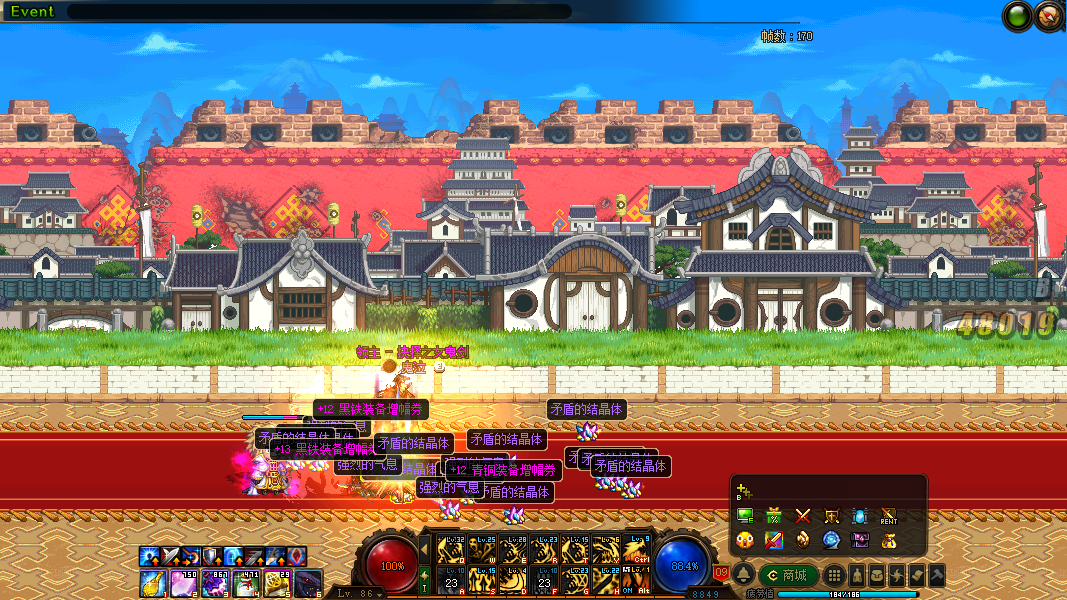Open the inventory bag button
Image resolution: width=1067 pixels, height=600 pixels.
click(877, 575)
